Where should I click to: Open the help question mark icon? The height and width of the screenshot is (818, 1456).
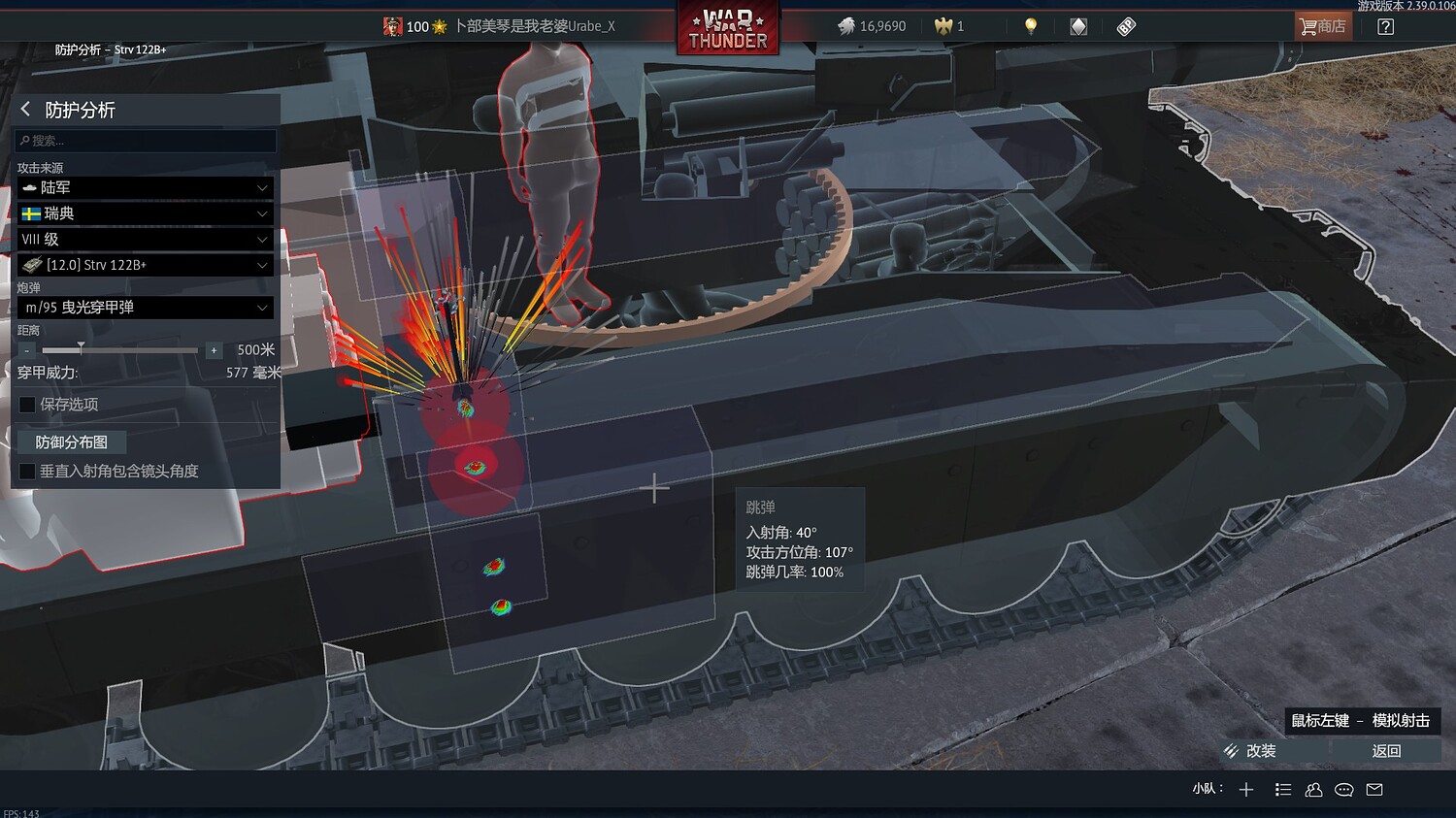point(1385,26)
